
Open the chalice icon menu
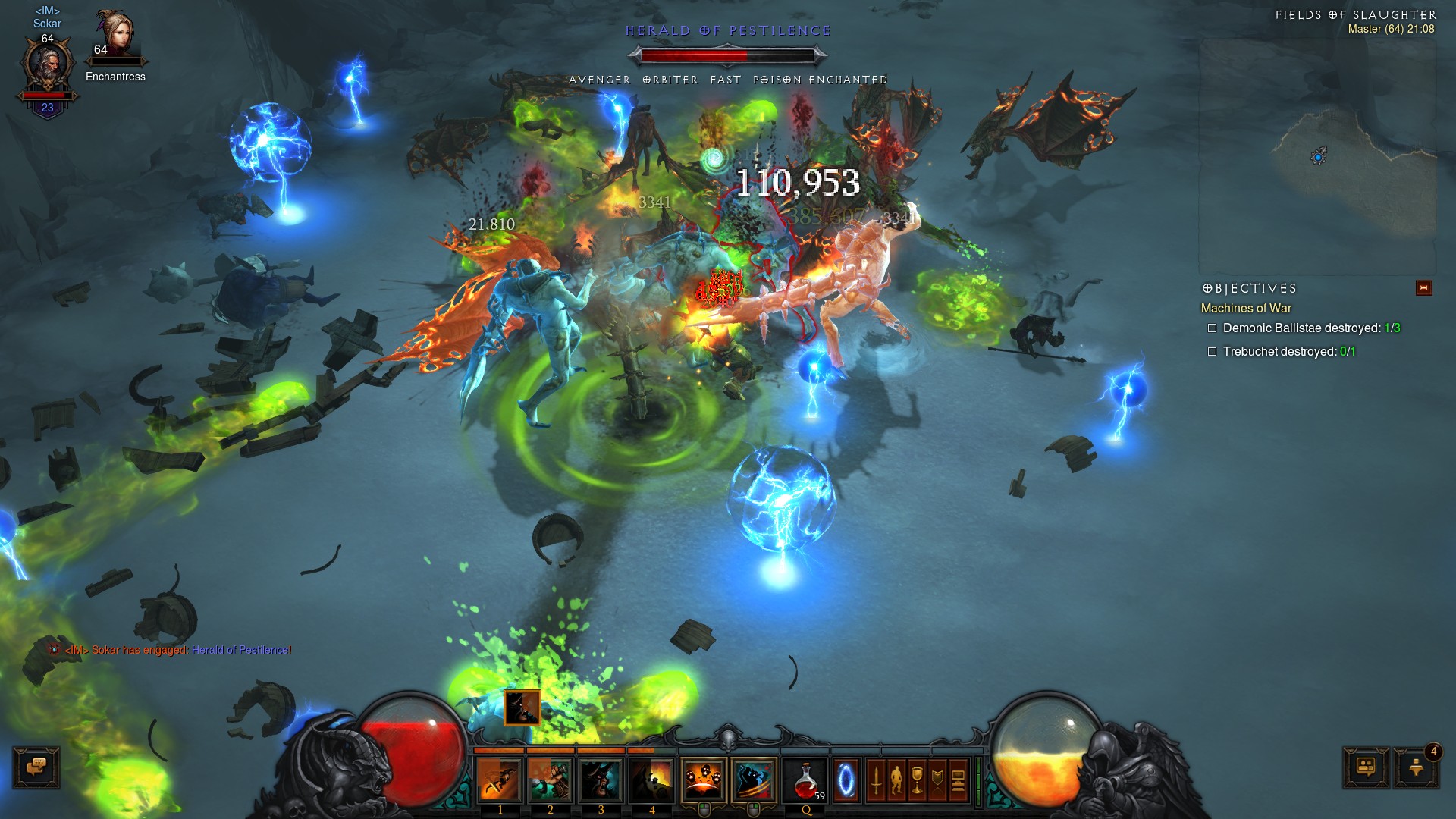tap(917, 780)
